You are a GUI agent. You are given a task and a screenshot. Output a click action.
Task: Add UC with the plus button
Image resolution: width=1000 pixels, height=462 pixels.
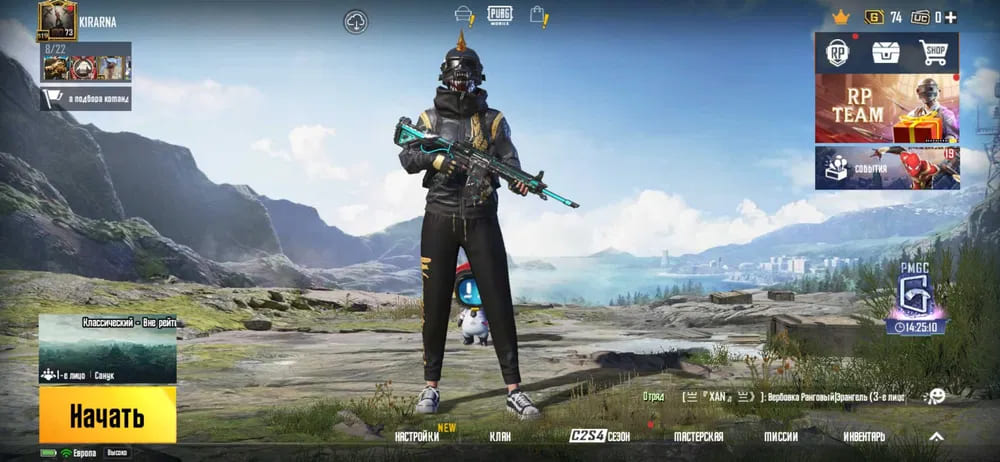950,17
